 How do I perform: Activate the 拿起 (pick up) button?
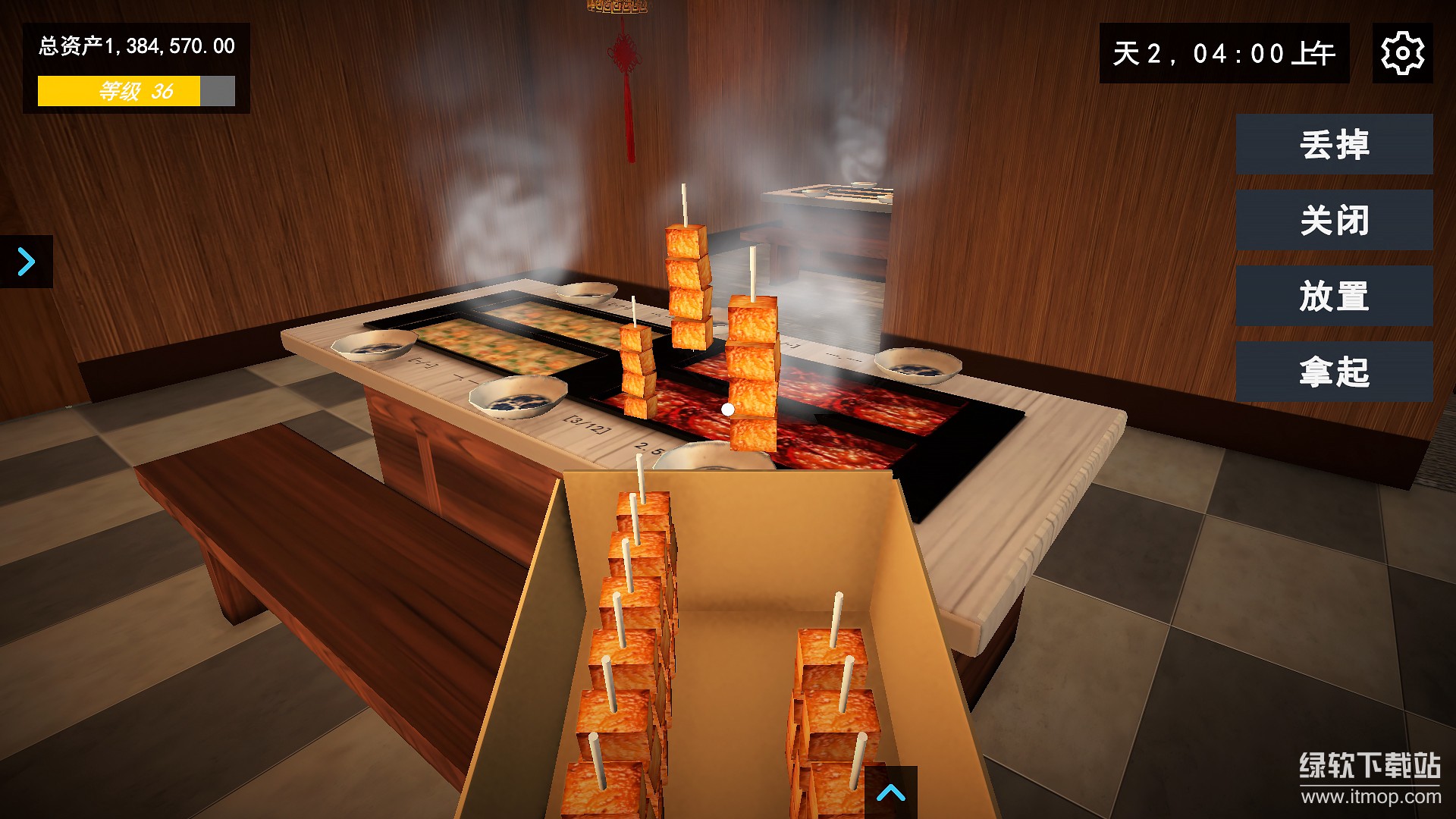pyautogui.click(x=1334, y=372)
